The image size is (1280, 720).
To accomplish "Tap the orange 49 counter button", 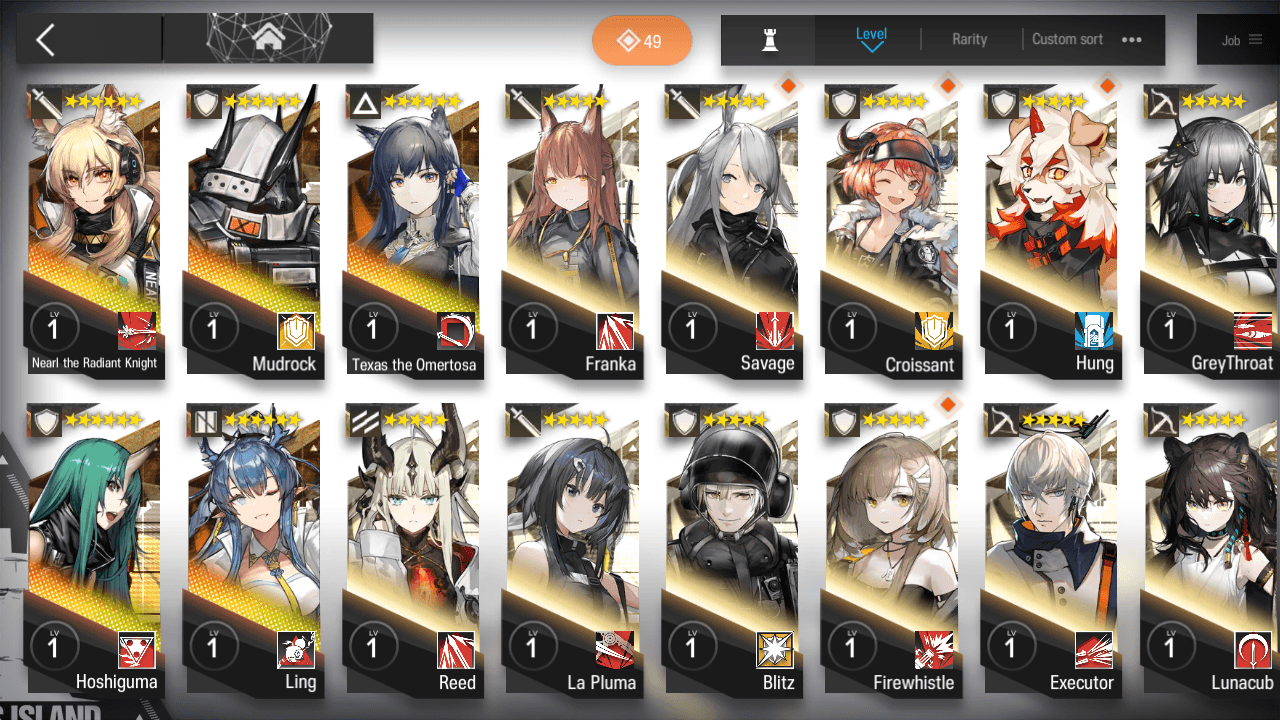I will 642,41.
